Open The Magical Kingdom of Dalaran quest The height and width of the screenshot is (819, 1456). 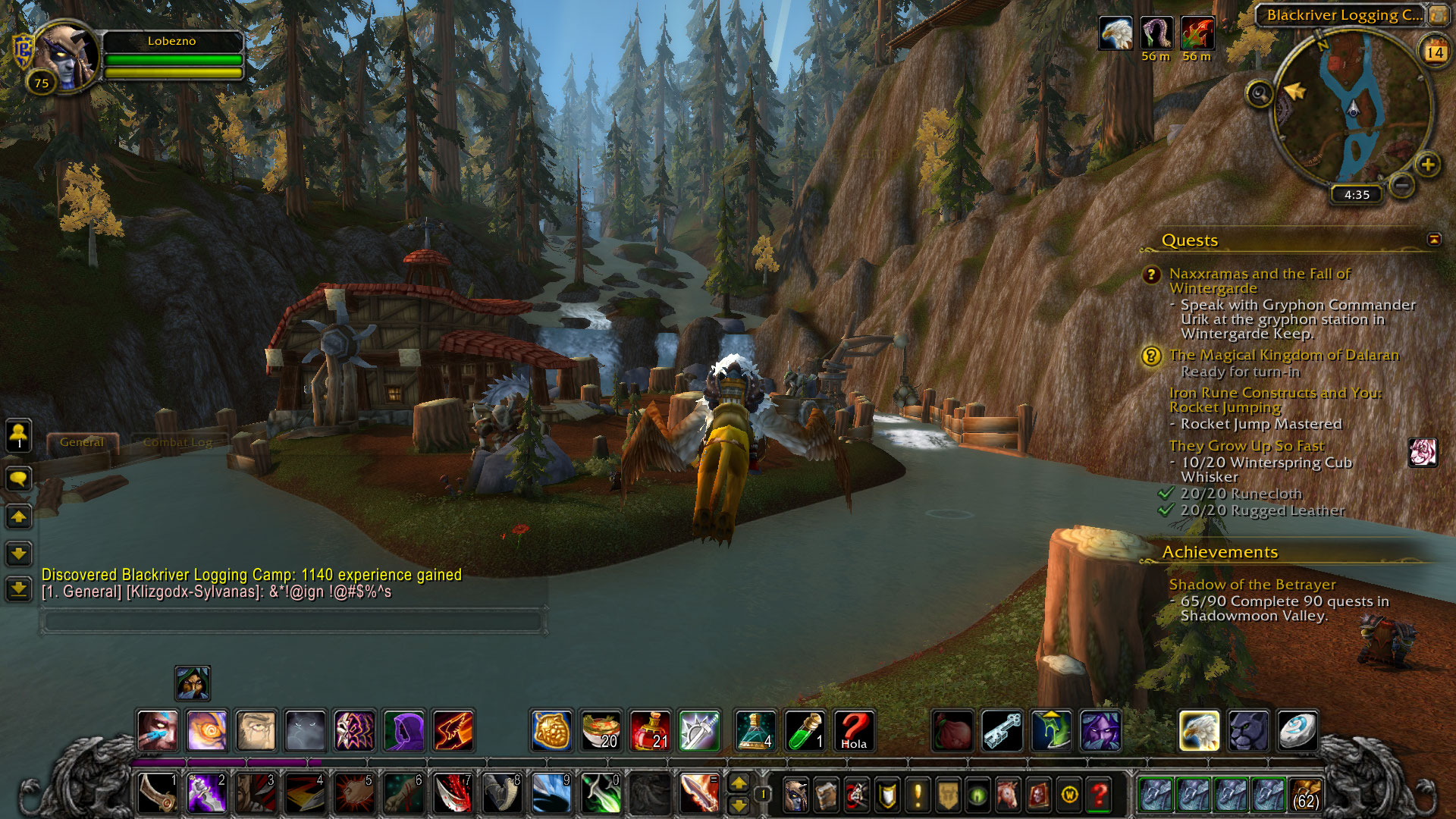(x=1283, y=355)
